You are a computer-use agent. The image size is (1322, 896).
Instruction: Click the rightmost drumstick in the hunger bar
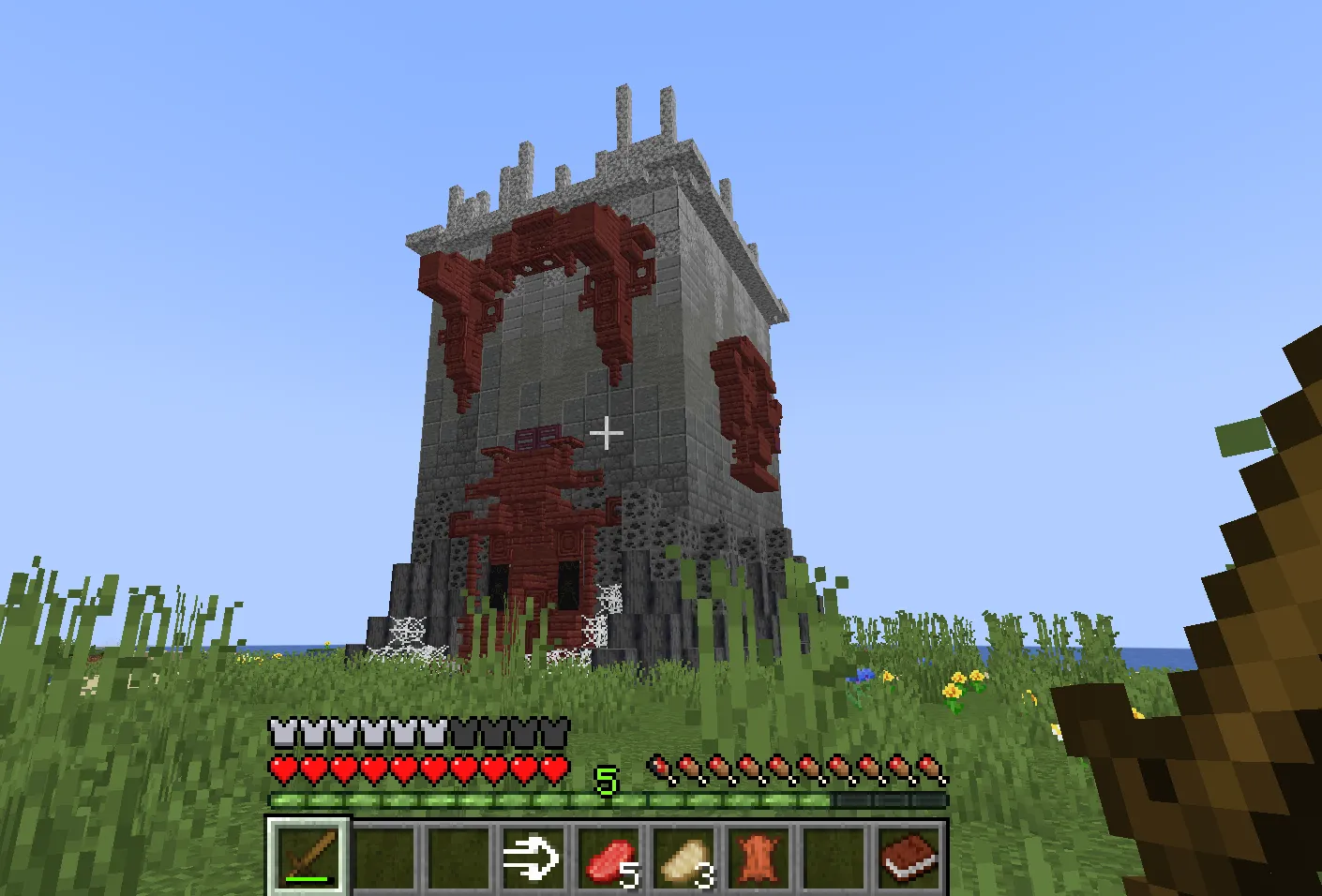[x=930, y=767]
